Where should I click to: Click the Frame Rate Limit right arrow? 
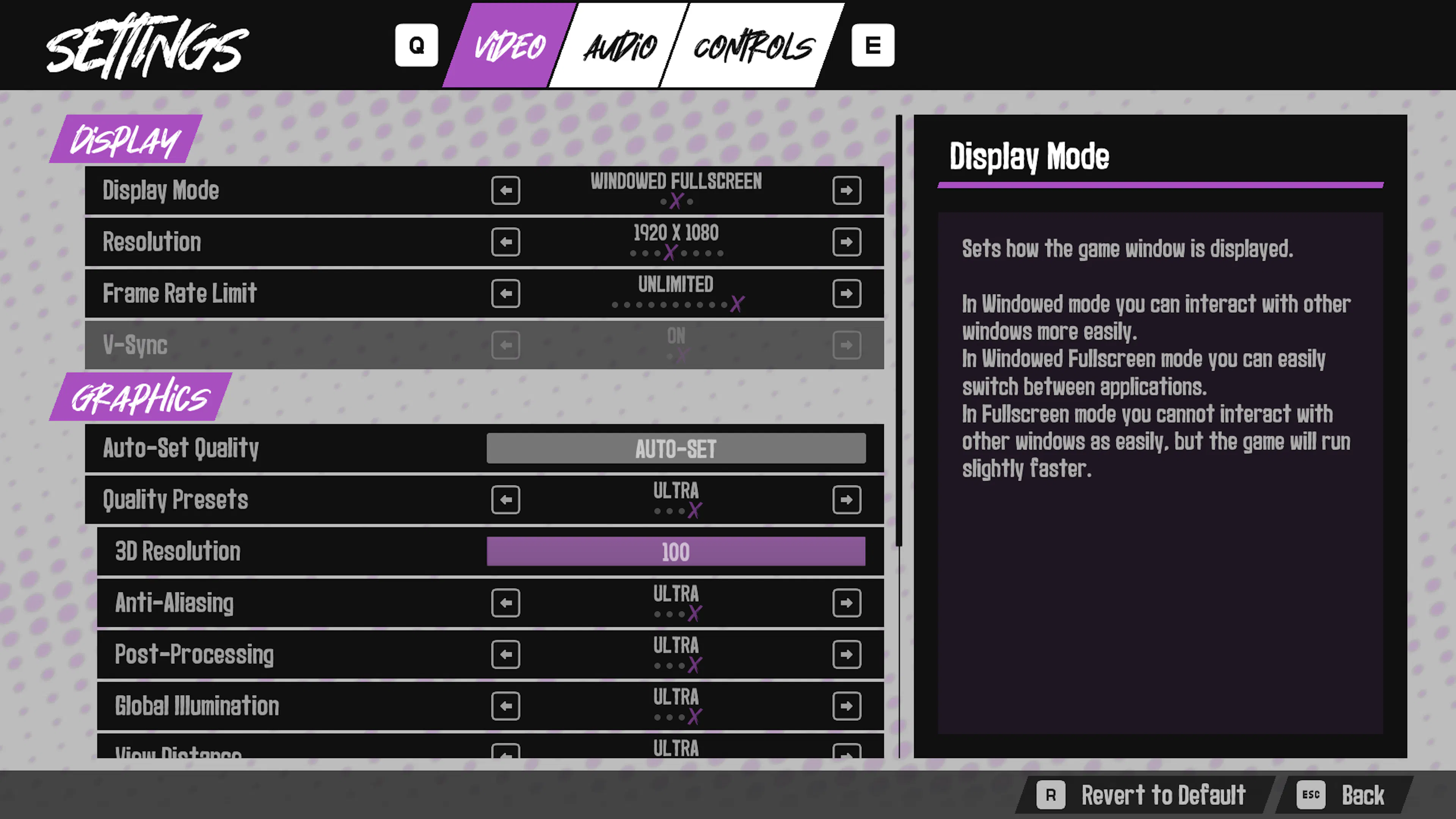(x=846, y=293)
